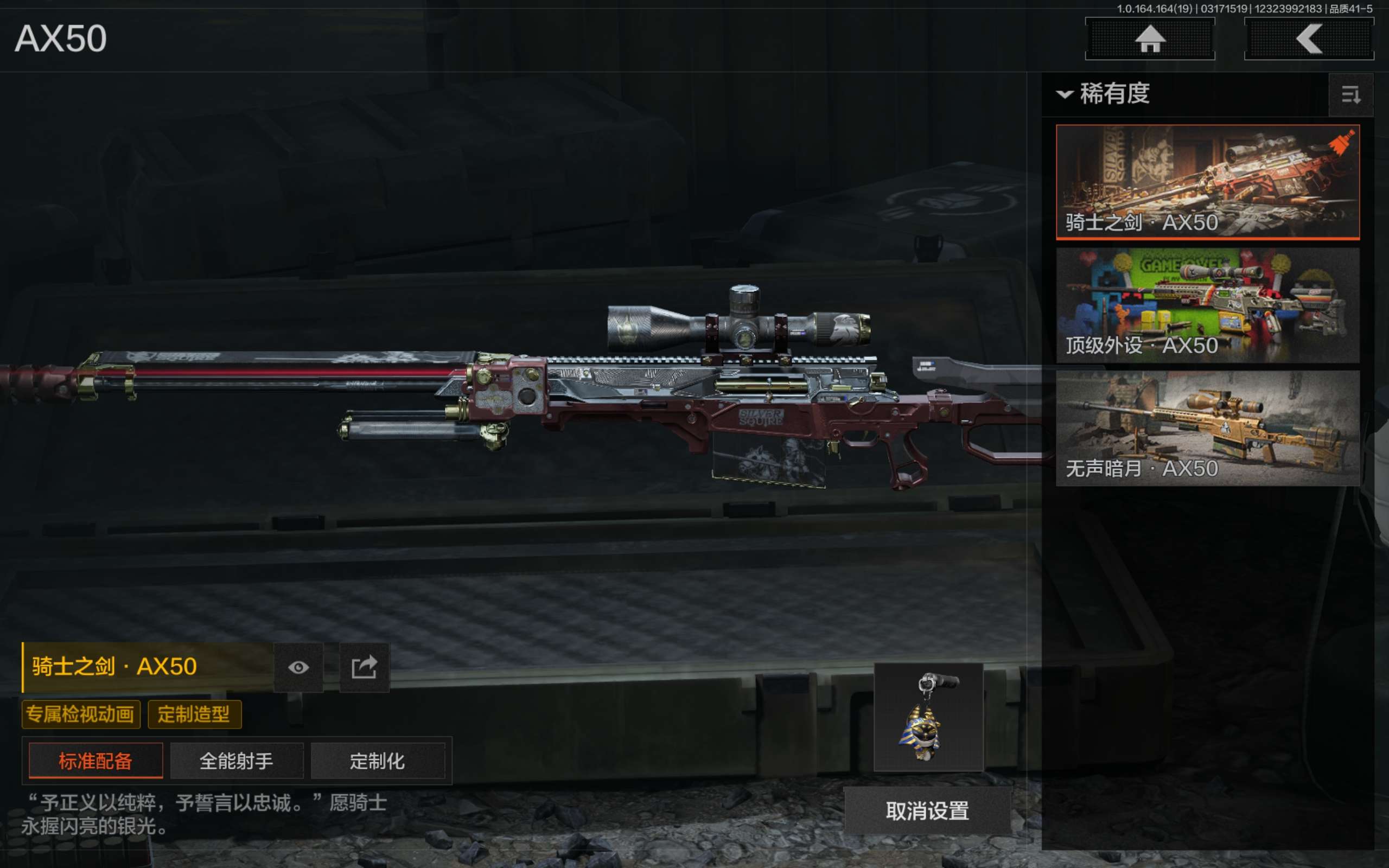Image resolution: width=1389 pixels, height=868 pixels.
Task: Switch to the 全能射手 tab
Action: pyautogui.click(x=237, y=761)
